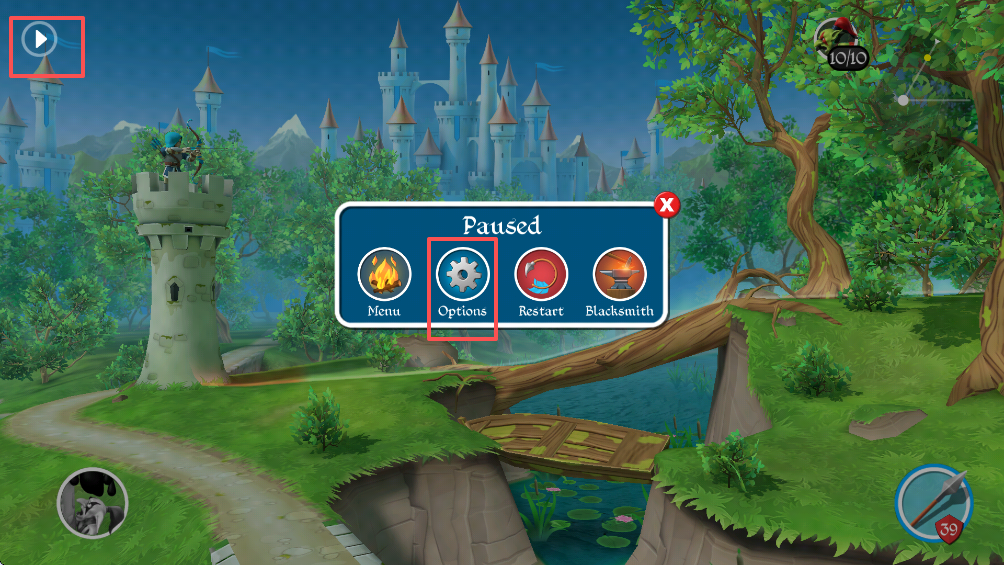Visit the Blacksmith anvil shop
Image resolution: width=1004 pixels, height=565 pixels.
619,275
